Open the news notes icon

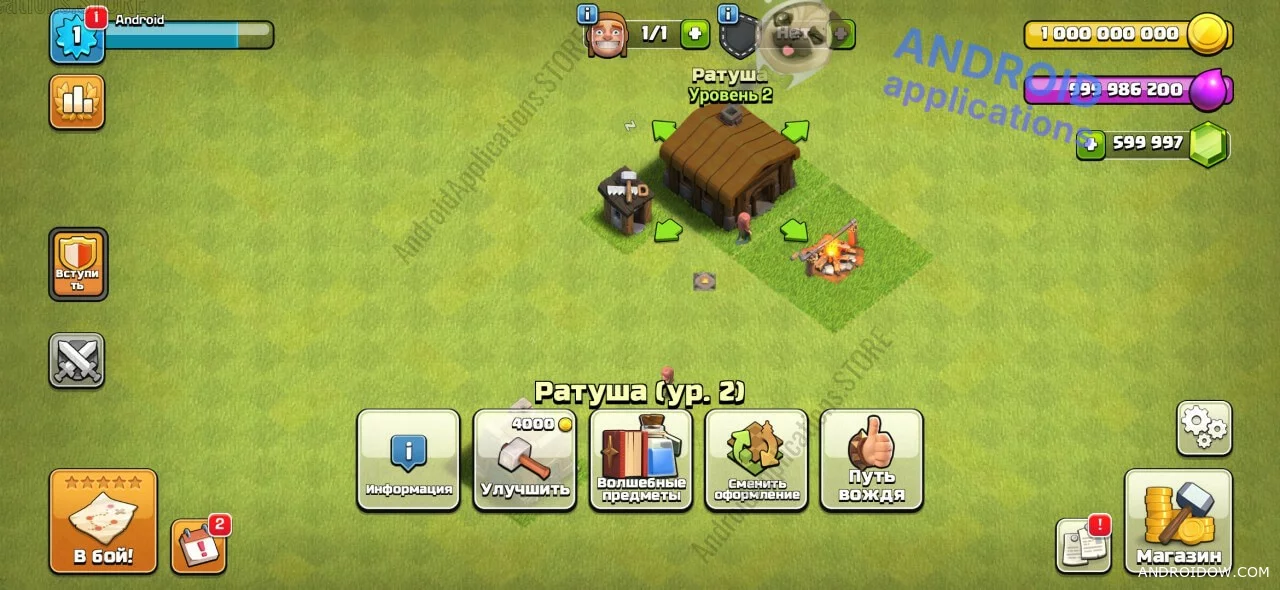click(1083, 546)
